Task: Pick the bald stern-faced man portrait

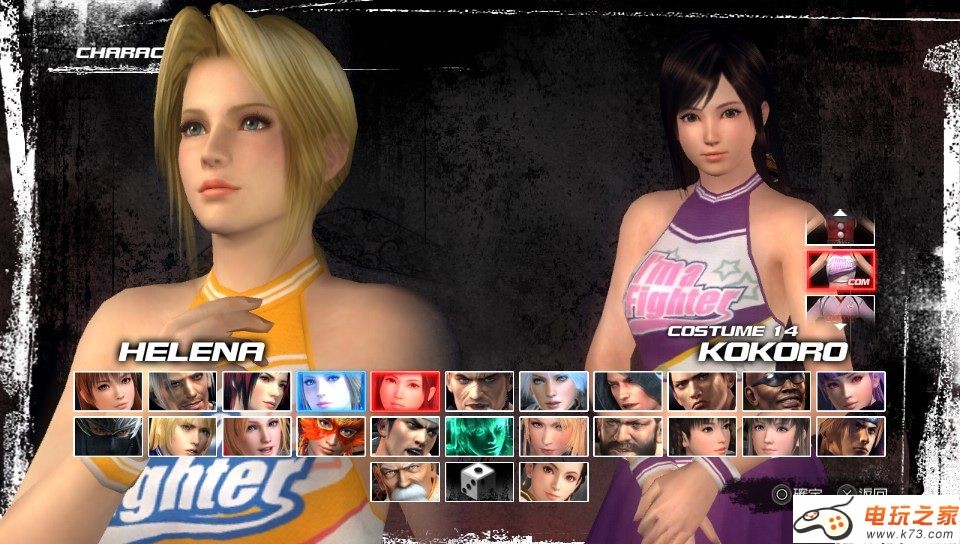Action: 479,391
